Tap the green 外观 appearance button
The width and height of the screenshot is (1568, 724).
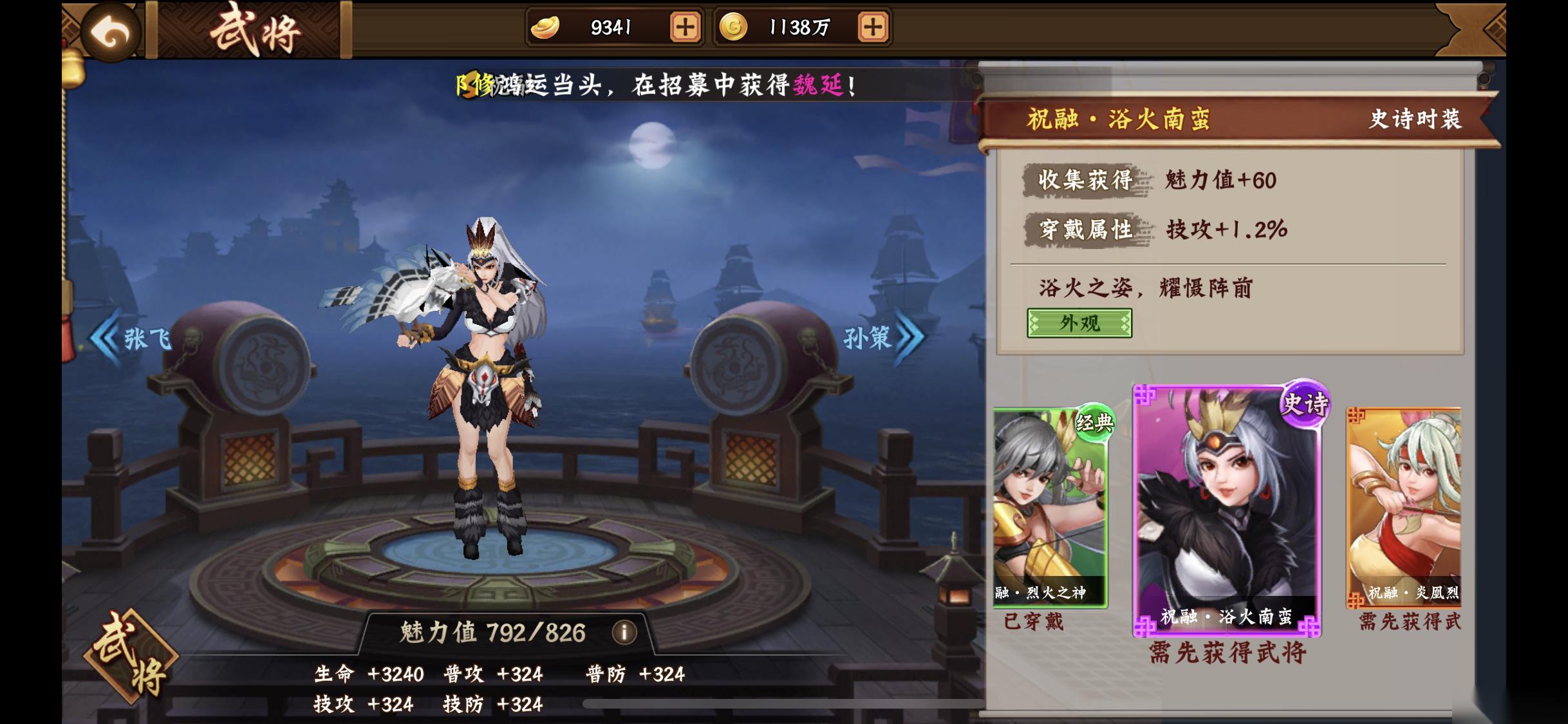point(1079,323)
